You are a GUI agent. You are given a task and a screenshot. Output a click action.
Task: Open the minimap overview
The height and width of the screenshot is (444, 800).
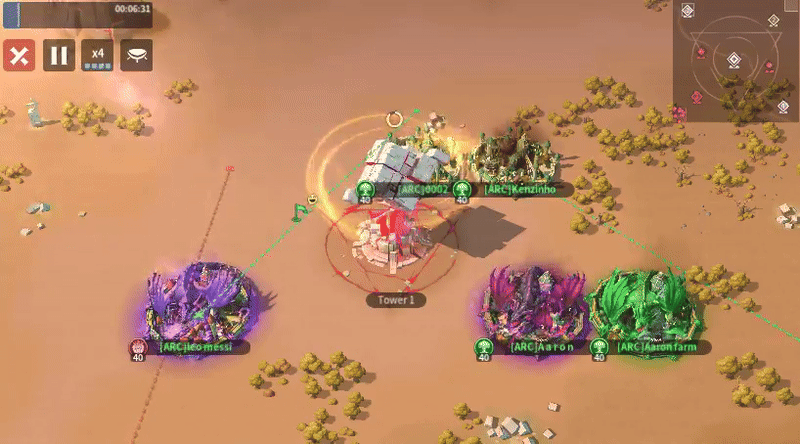pyautogui.click(x=735, y=62)
